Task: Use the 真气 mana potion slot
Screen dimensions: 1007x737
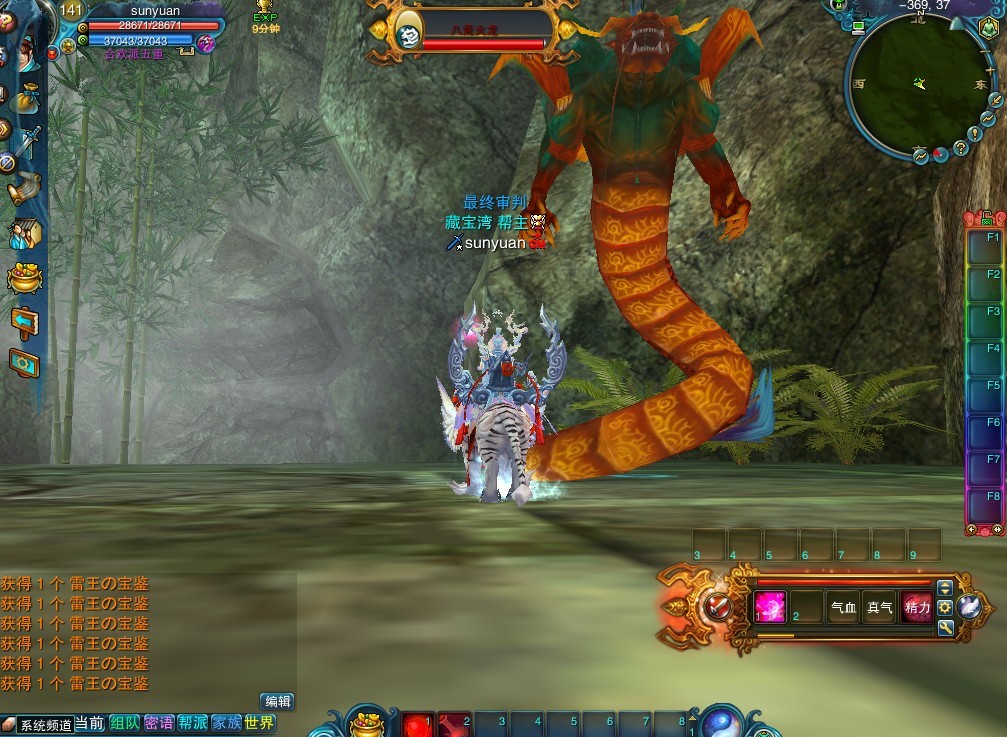Action: tap(879, 607)
